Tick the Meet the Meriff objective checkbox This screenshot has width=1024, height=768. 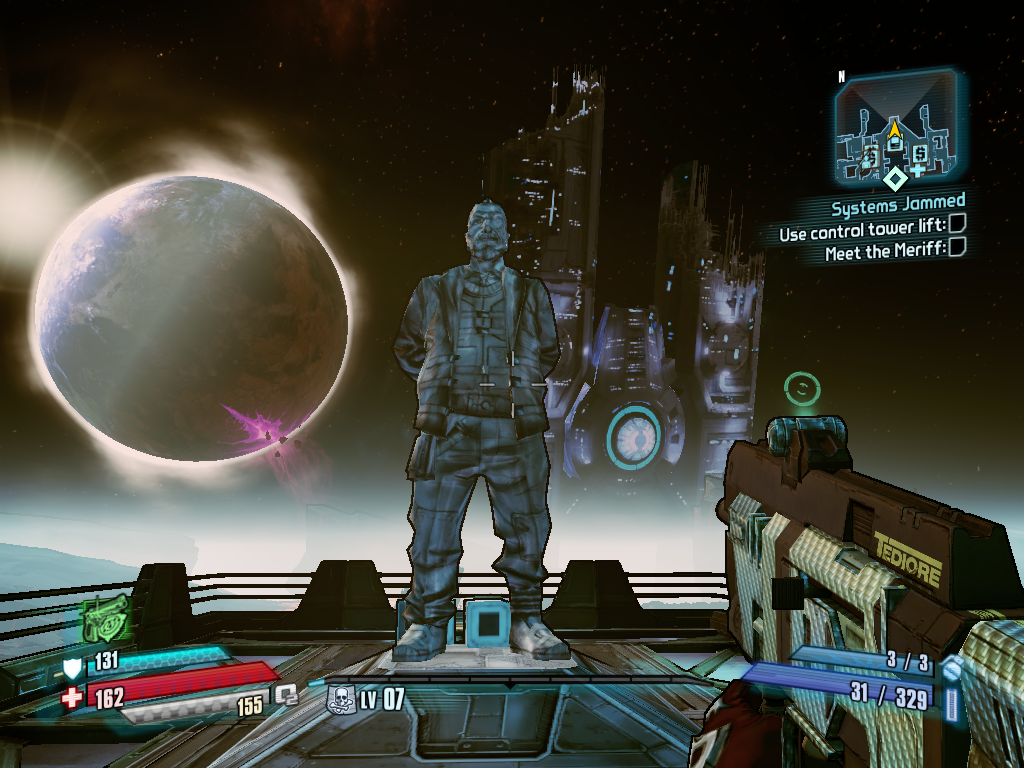[957, 247]
